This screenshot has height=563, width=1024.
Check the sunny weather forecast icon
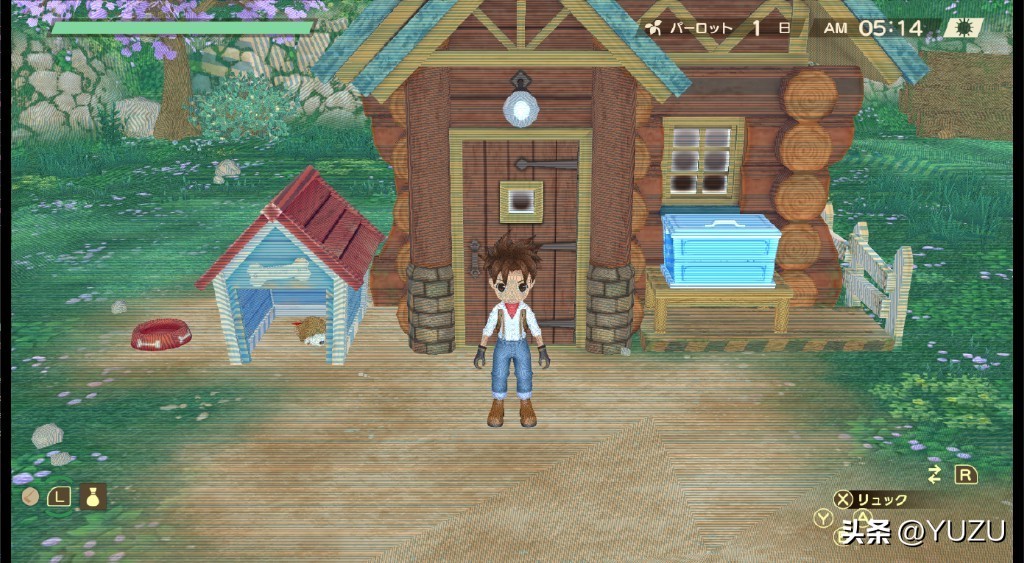tap(963, 27)
